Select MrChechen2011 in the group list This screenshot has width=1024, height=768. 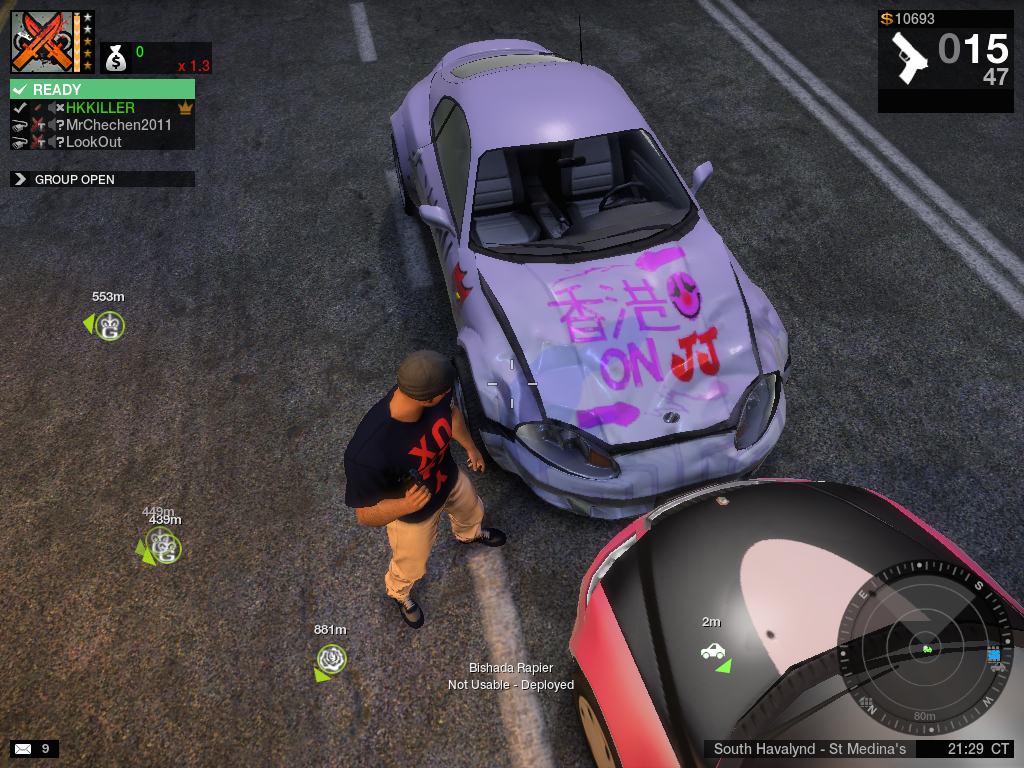[x=118, y=125]
